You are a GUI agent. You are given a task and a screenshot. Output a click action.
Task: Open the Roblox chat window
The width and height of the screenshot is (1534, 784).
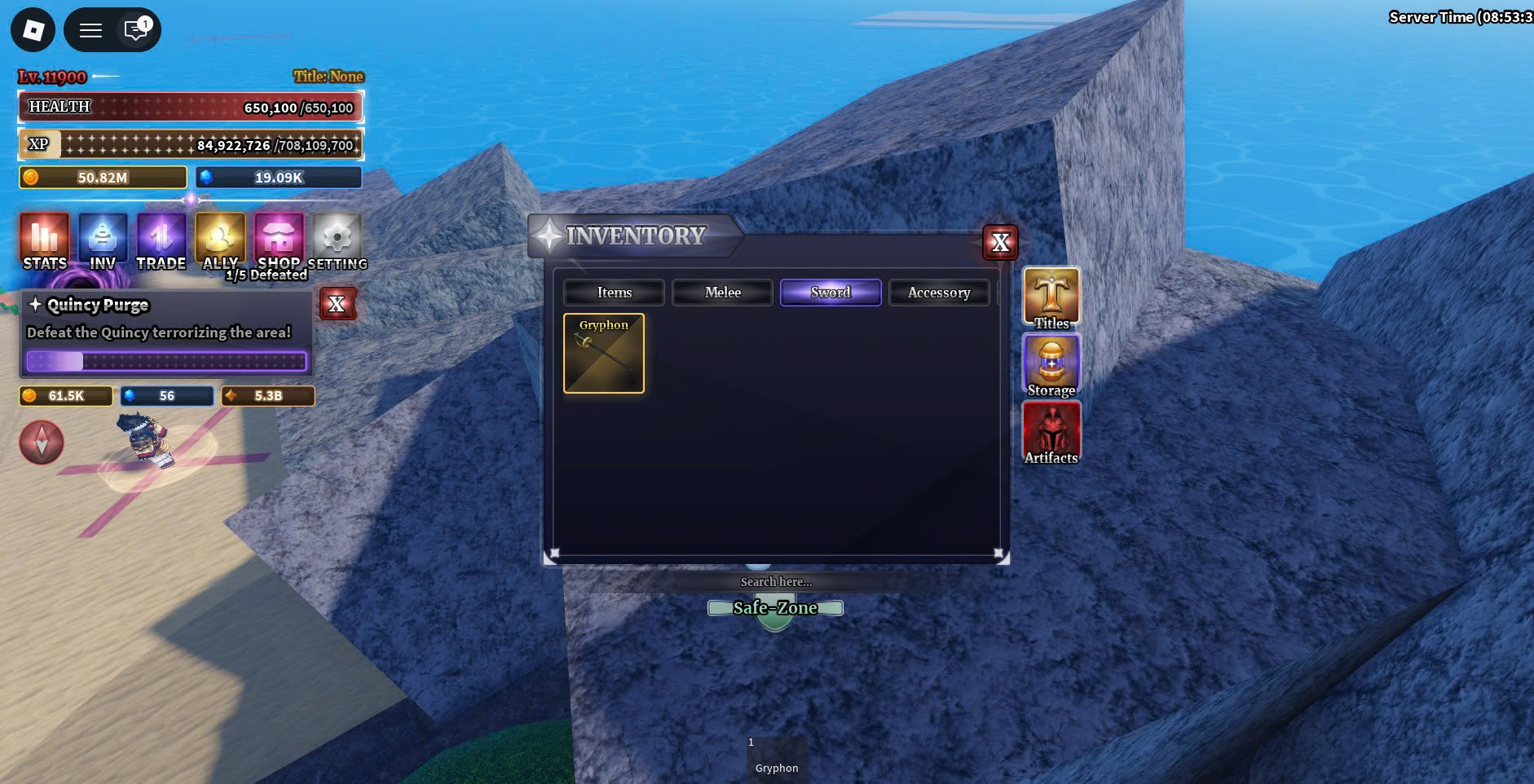click(135, 30)
